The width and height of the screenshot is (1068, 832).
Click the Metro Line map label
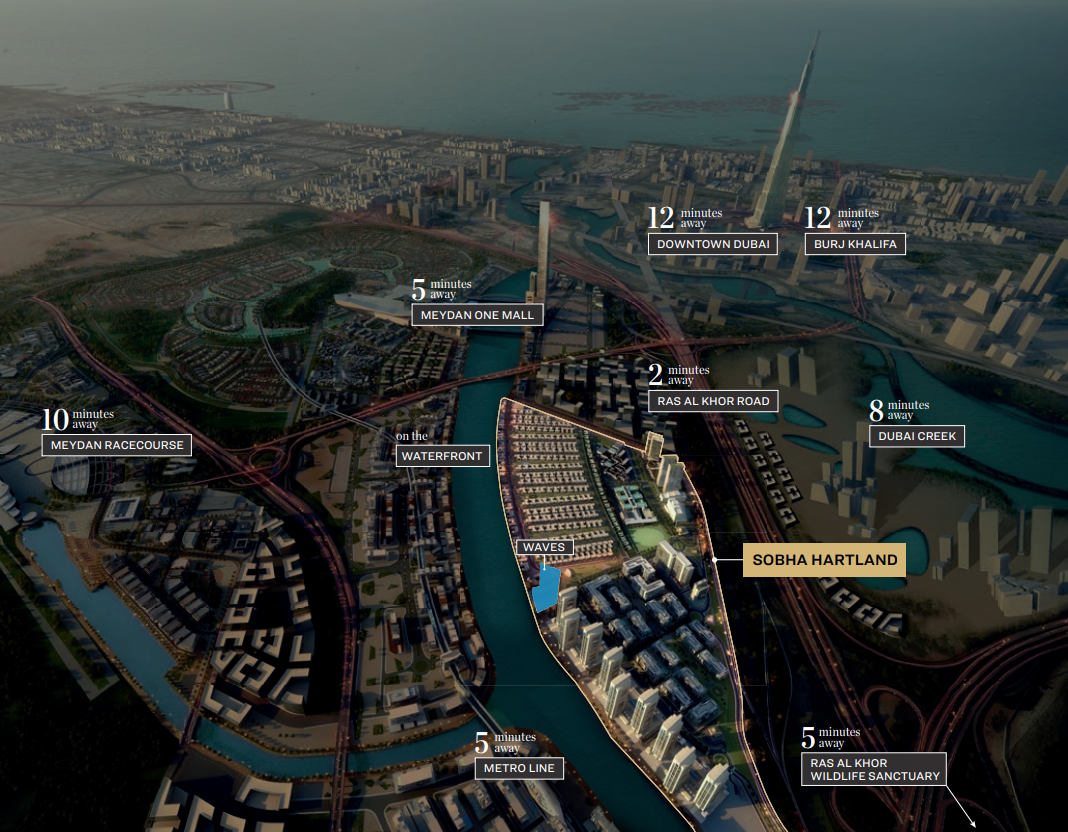519,768
